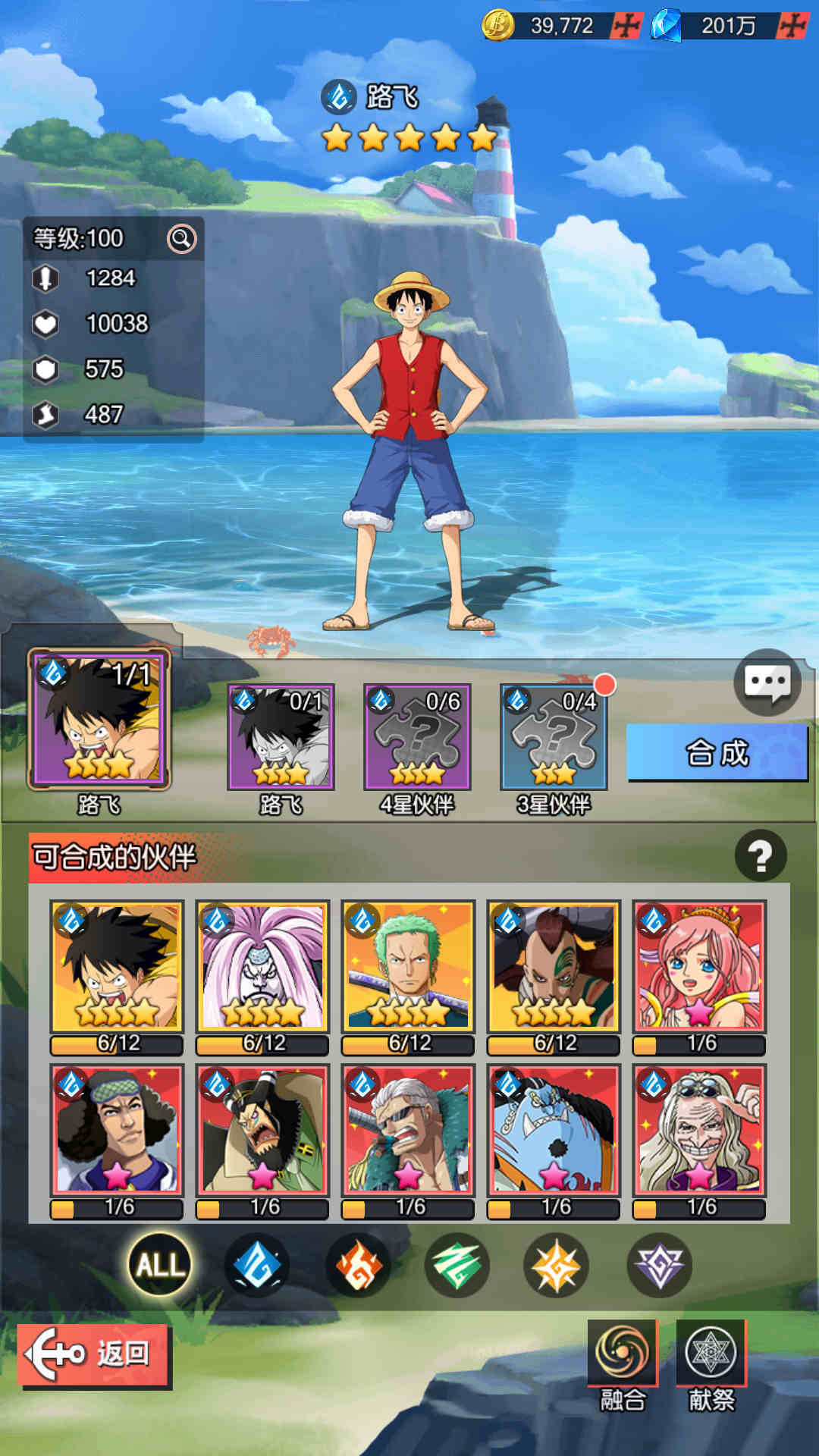Add blue gems with the plus button
This screenshot has height=1456, width=819.
point(792,26)
